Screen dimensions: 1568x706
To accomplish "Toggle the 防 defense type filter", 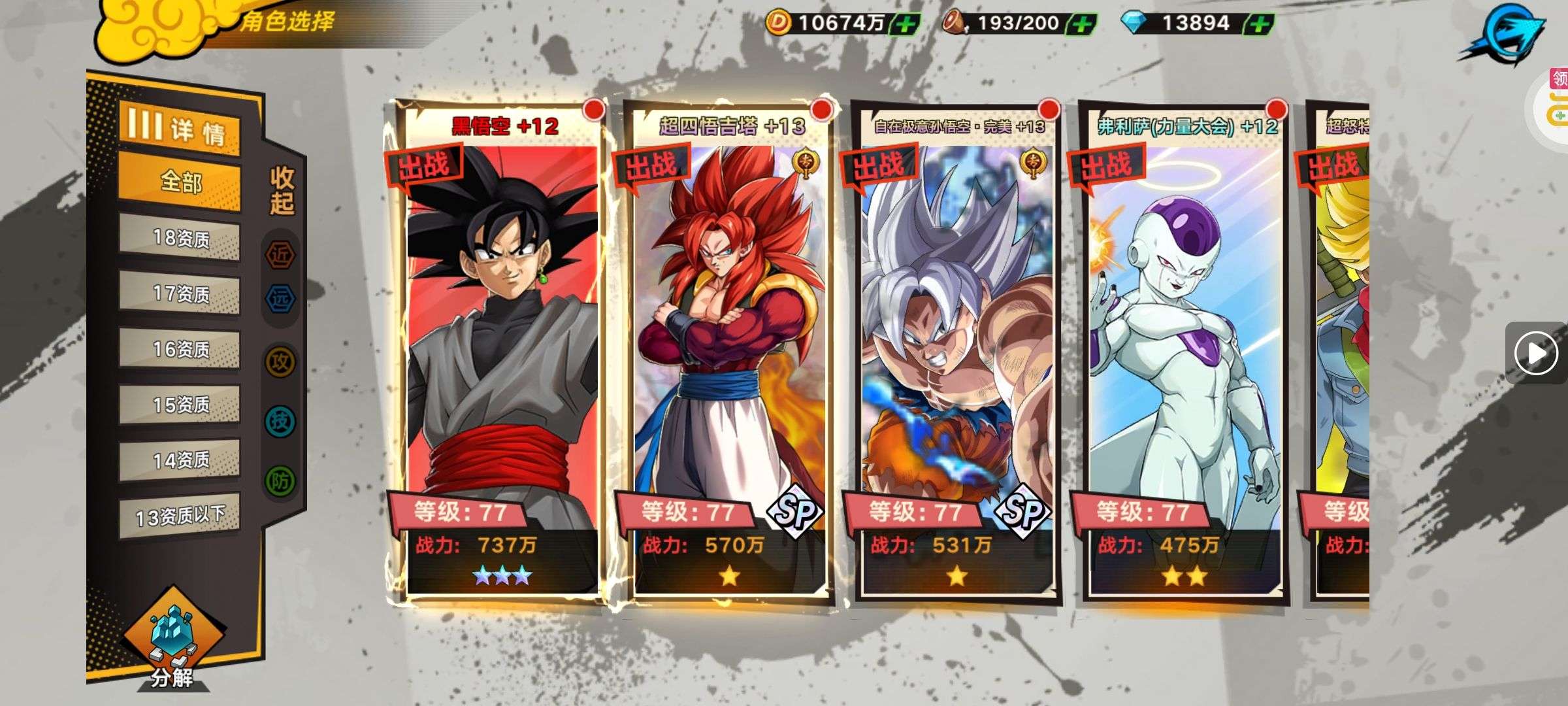I will pyautogui.click(x=280, y=481).
